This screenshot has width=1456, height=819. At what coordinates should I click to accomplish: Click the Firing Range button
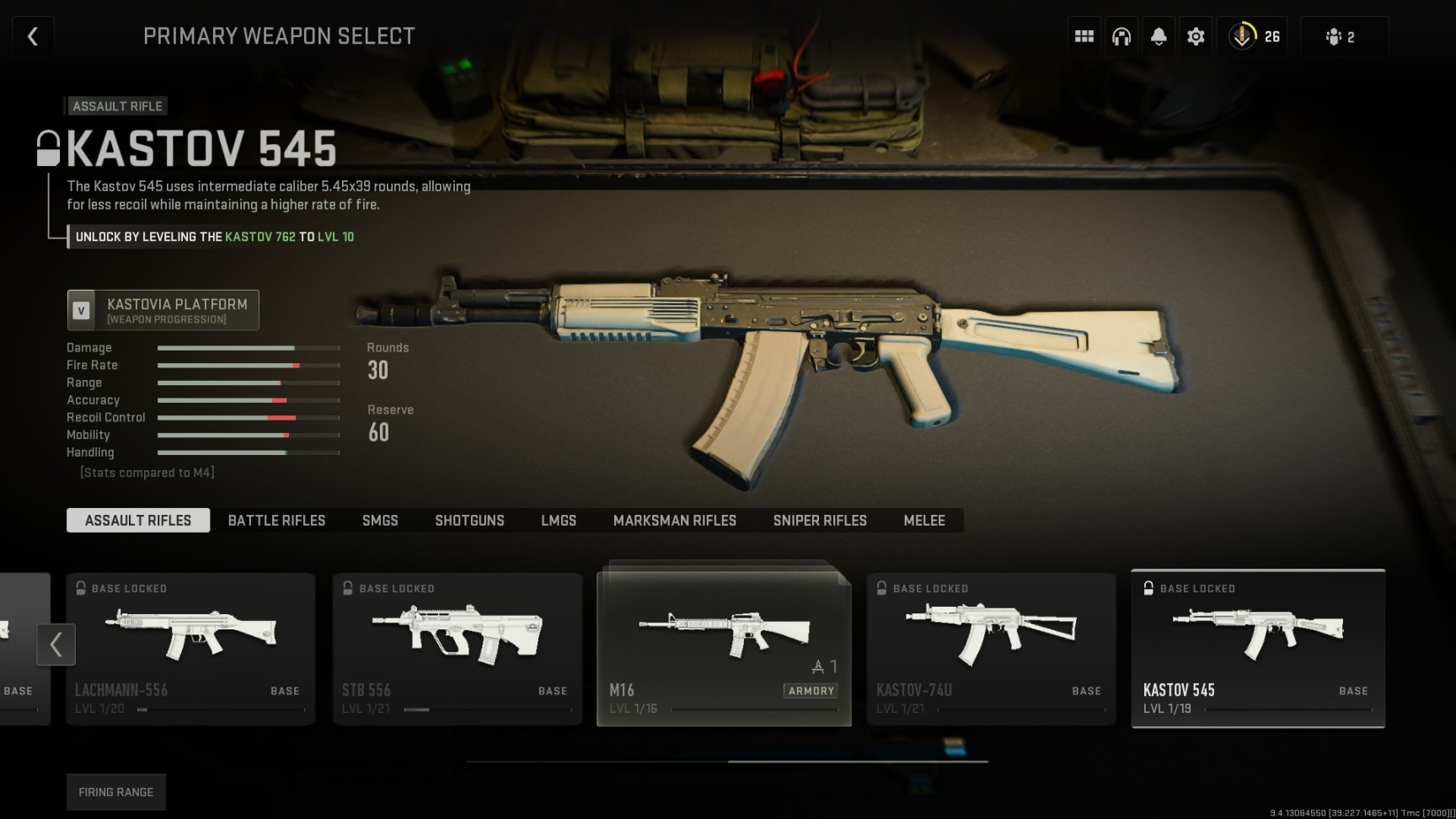(115, 791)
